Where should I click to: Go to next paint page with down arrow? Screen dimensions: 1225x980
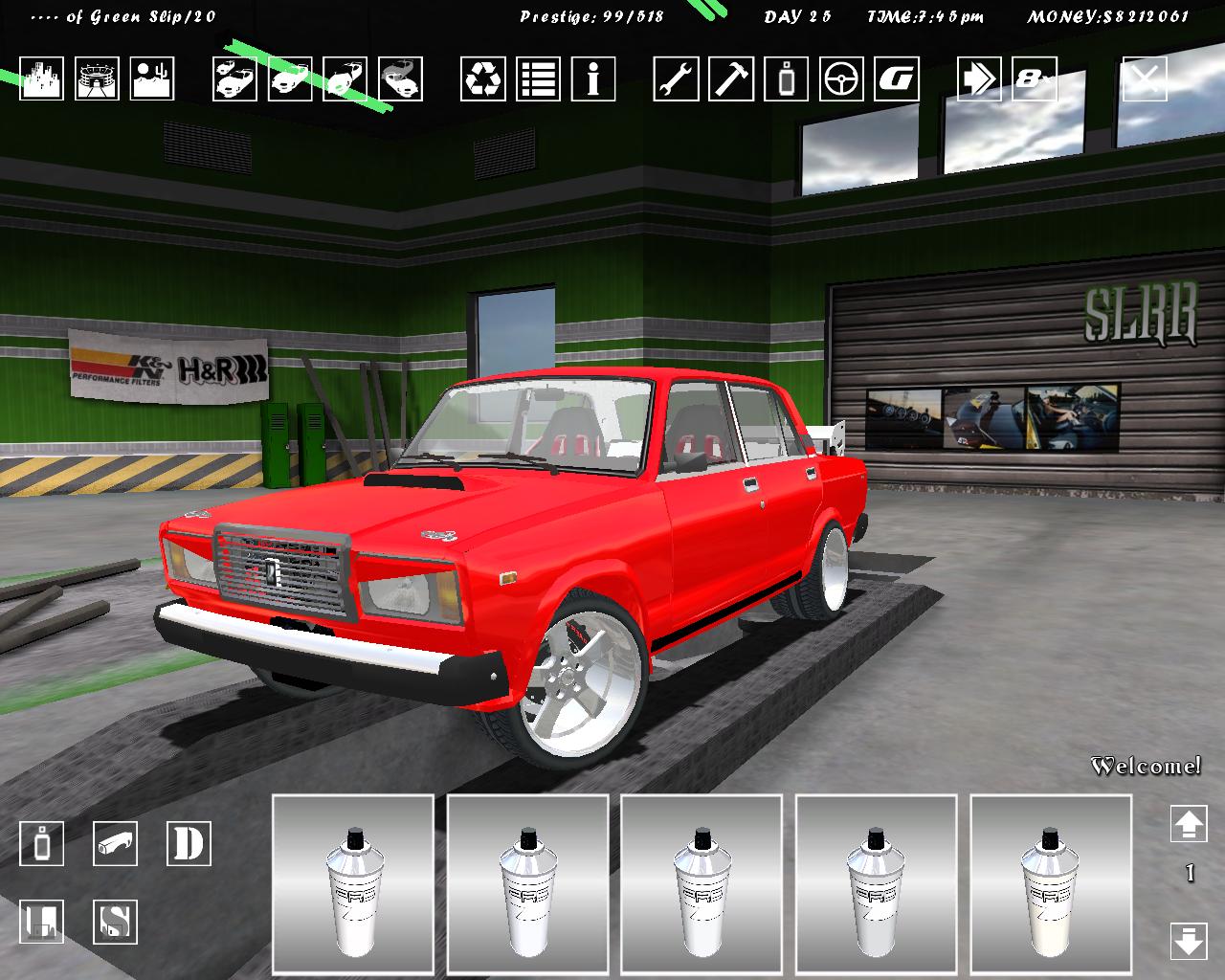click(1189, 941)
